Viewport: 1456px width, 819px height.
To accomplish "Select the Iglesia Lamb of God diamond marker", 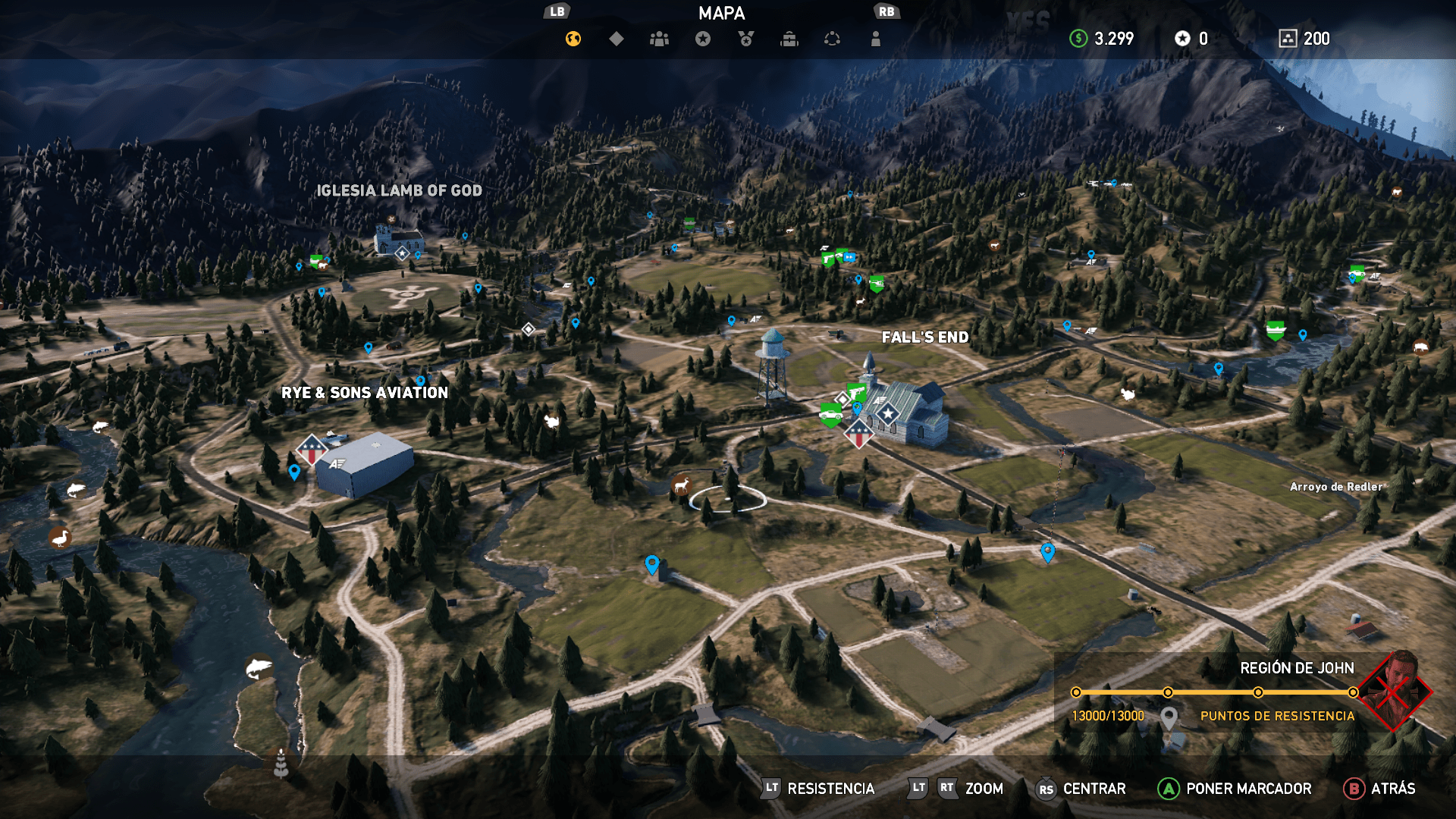I will (x=402, y=253).
